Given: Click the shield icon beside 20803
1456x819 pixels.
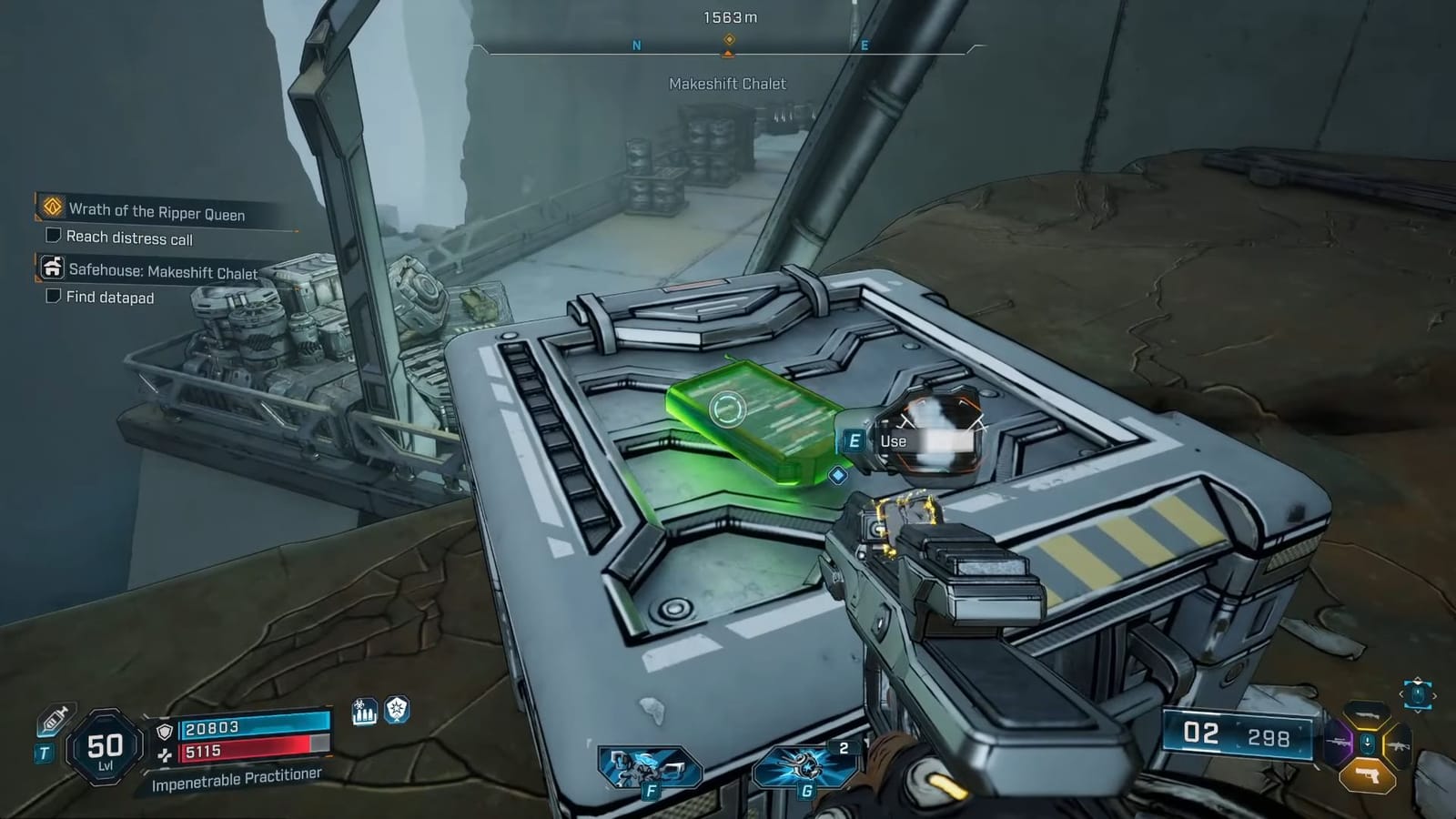Looking at the screenshot, I should [x=164, y=731].
